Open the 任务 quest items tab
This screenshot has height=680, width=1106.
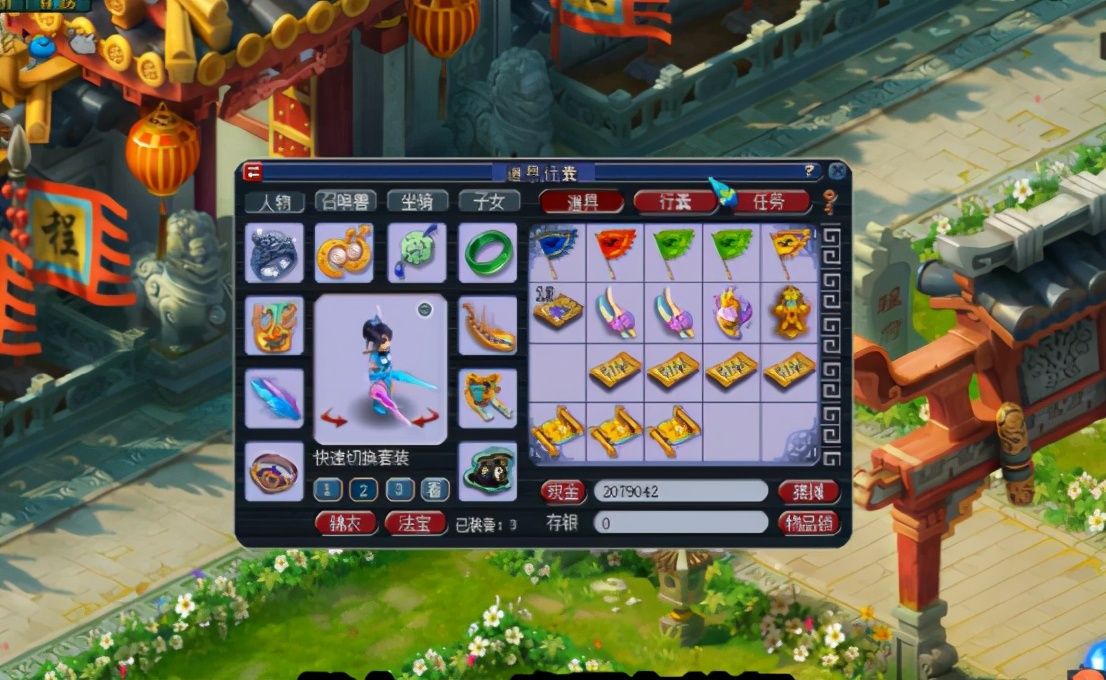tap(768, 201)
